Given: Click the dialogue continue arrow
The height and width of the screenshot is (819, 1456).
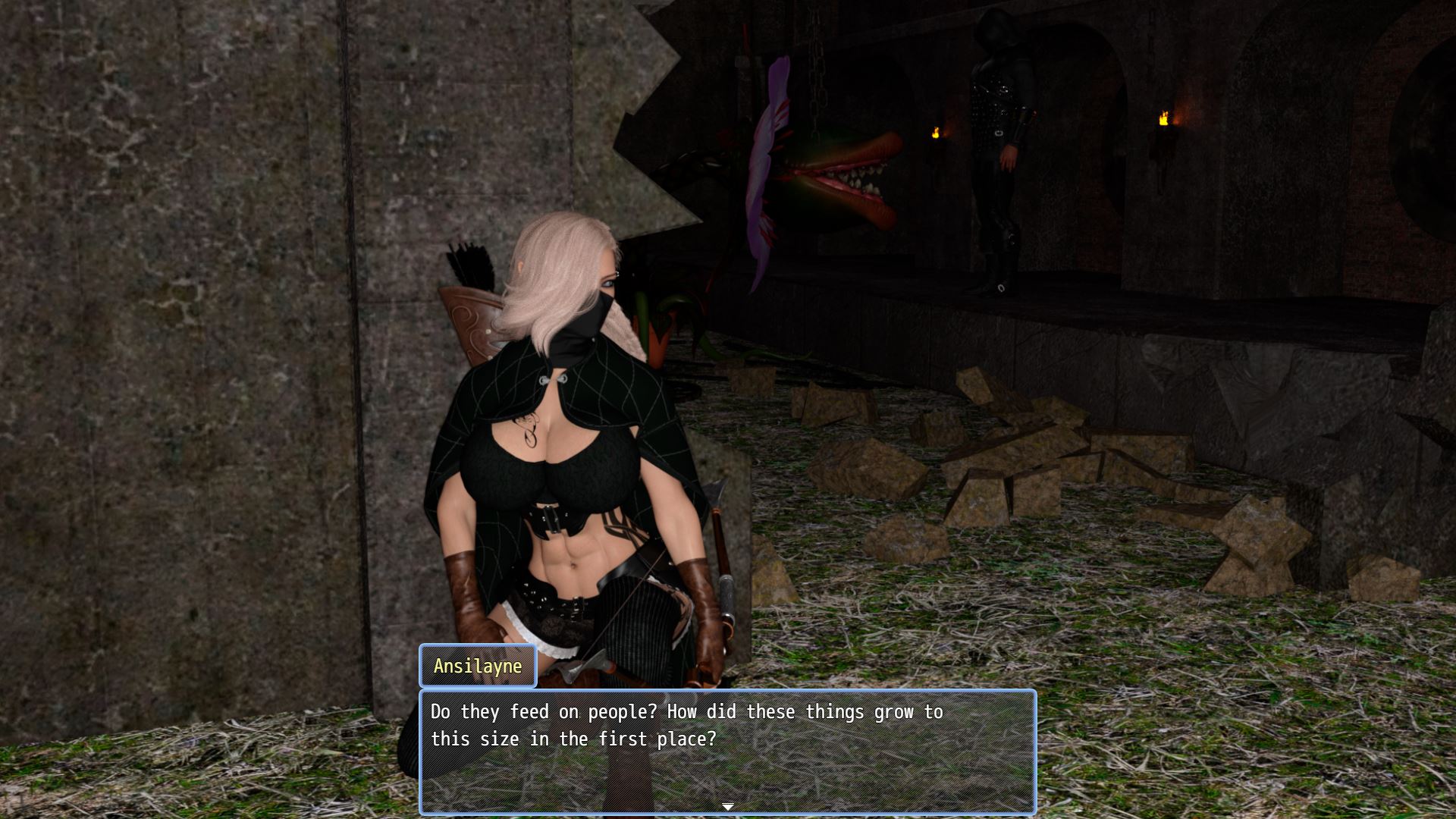Looking at the screenshot, I should pos(728,806).
